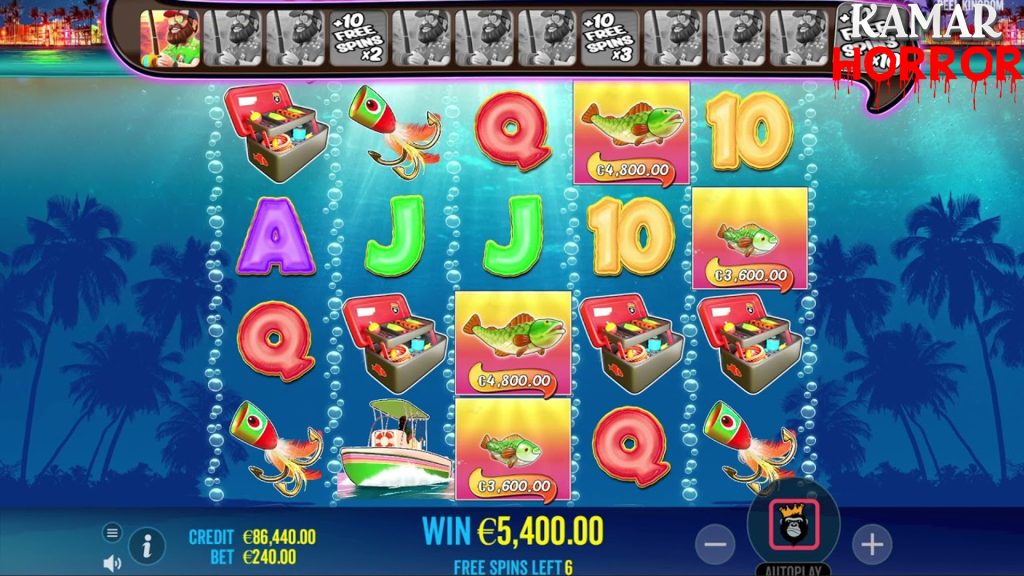Screen dimensions: 1024x576
Task: Open the Autoplay options
Action: (x=793, y=570)
